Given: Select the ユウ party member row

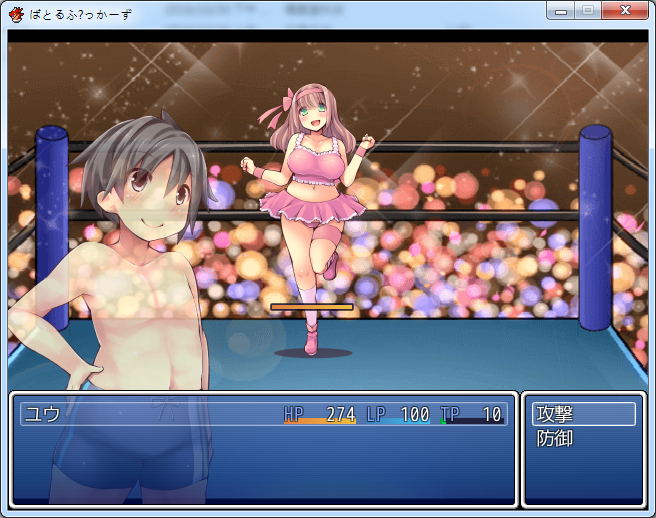Looking at the screenshot, I should tap(263, 414).
